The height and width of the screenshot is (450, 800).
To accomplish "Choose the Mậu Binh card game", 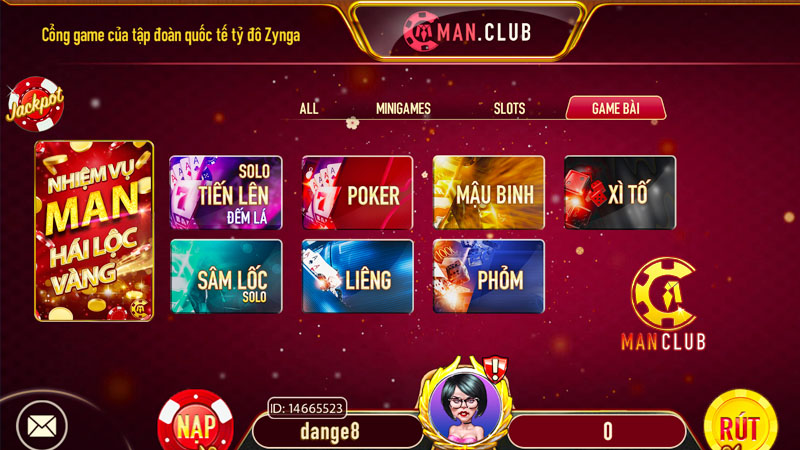I will [x=488, y=193].
